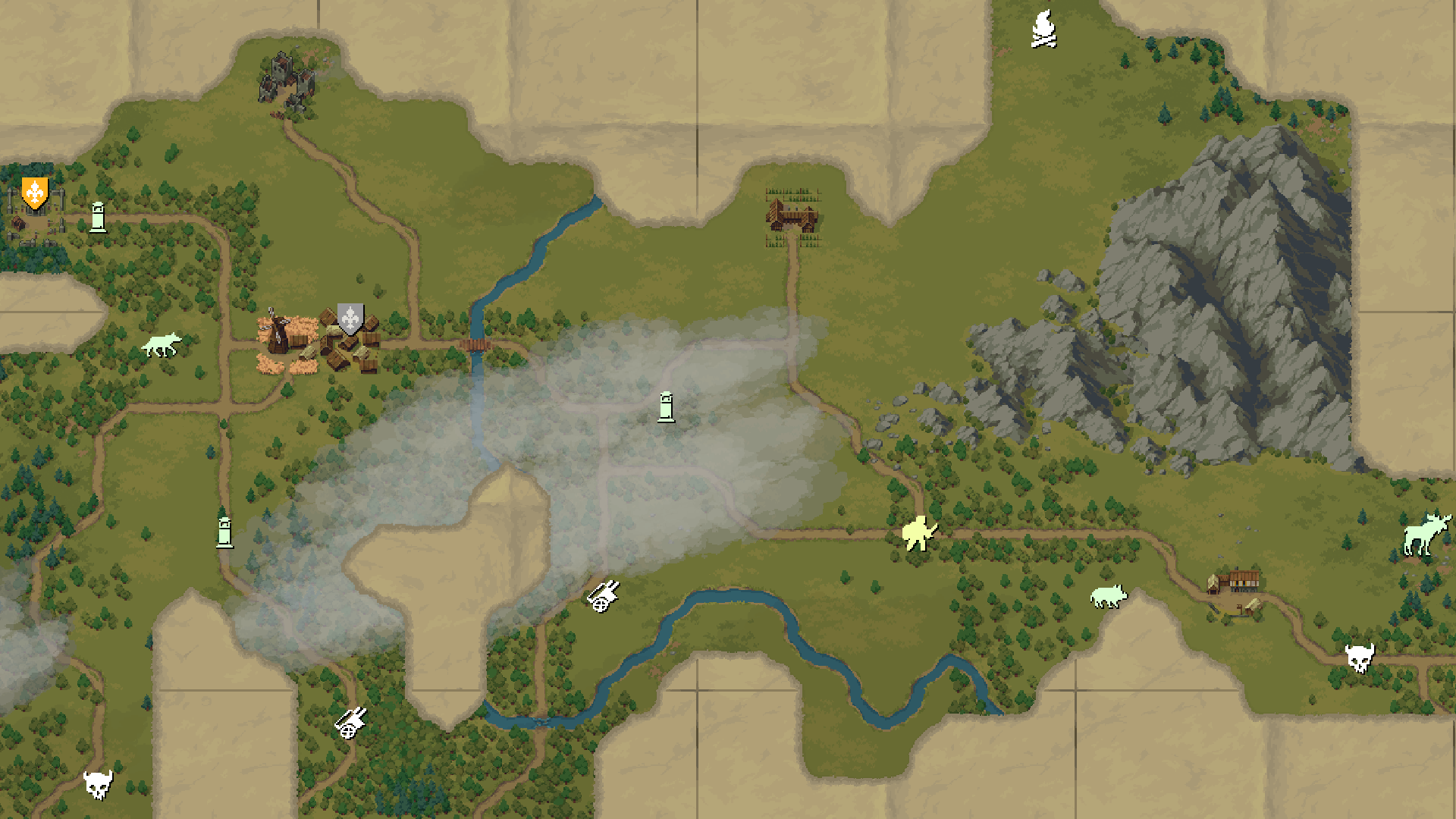Select the white boar marker

pyautogui.click(x=1108, y=596)
